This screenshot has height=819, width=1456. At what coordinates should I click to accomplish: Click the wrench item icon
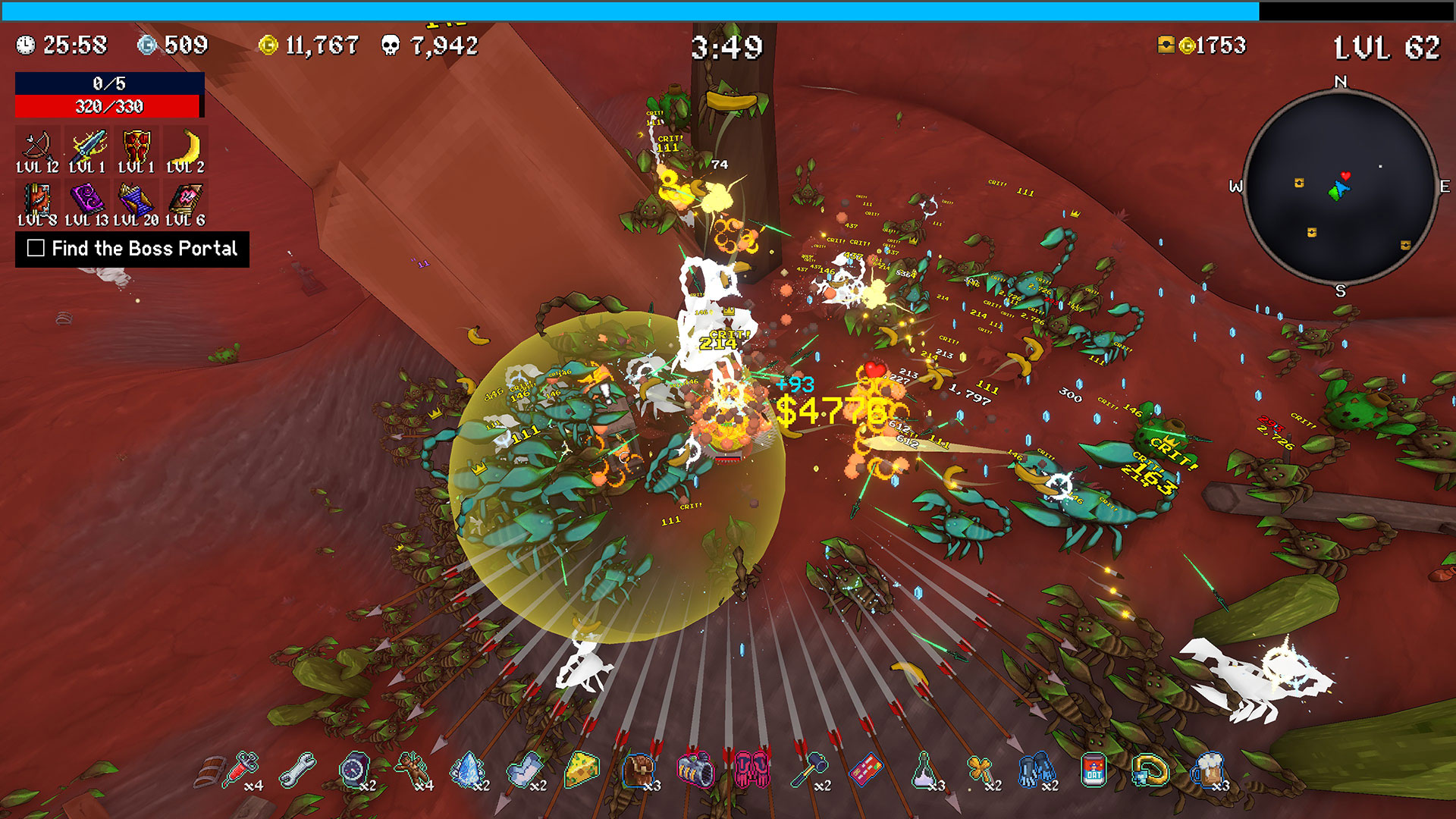298,770
